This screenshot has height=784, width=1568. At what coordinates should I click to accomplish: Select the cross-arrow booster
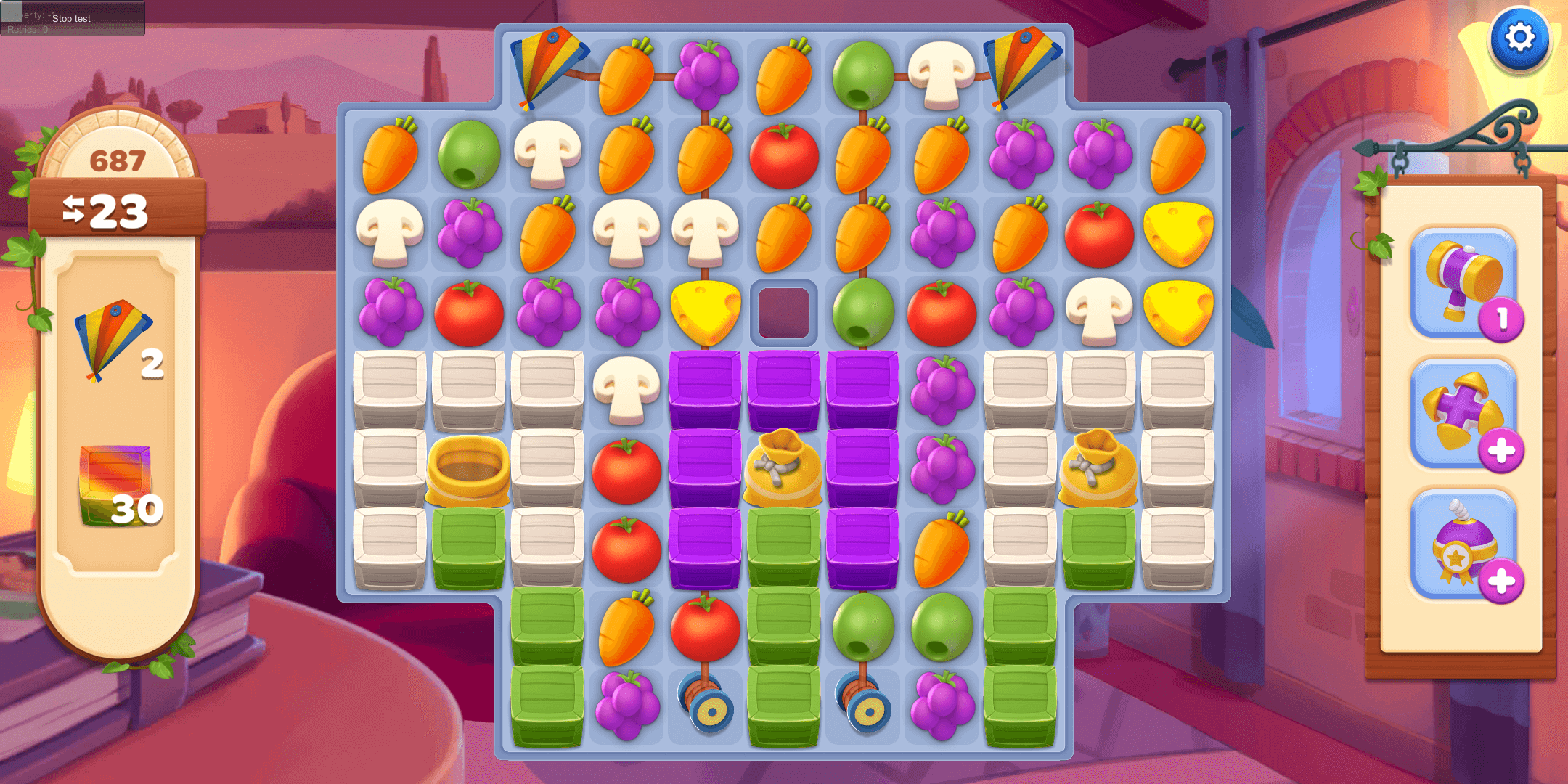point(1464,414)
